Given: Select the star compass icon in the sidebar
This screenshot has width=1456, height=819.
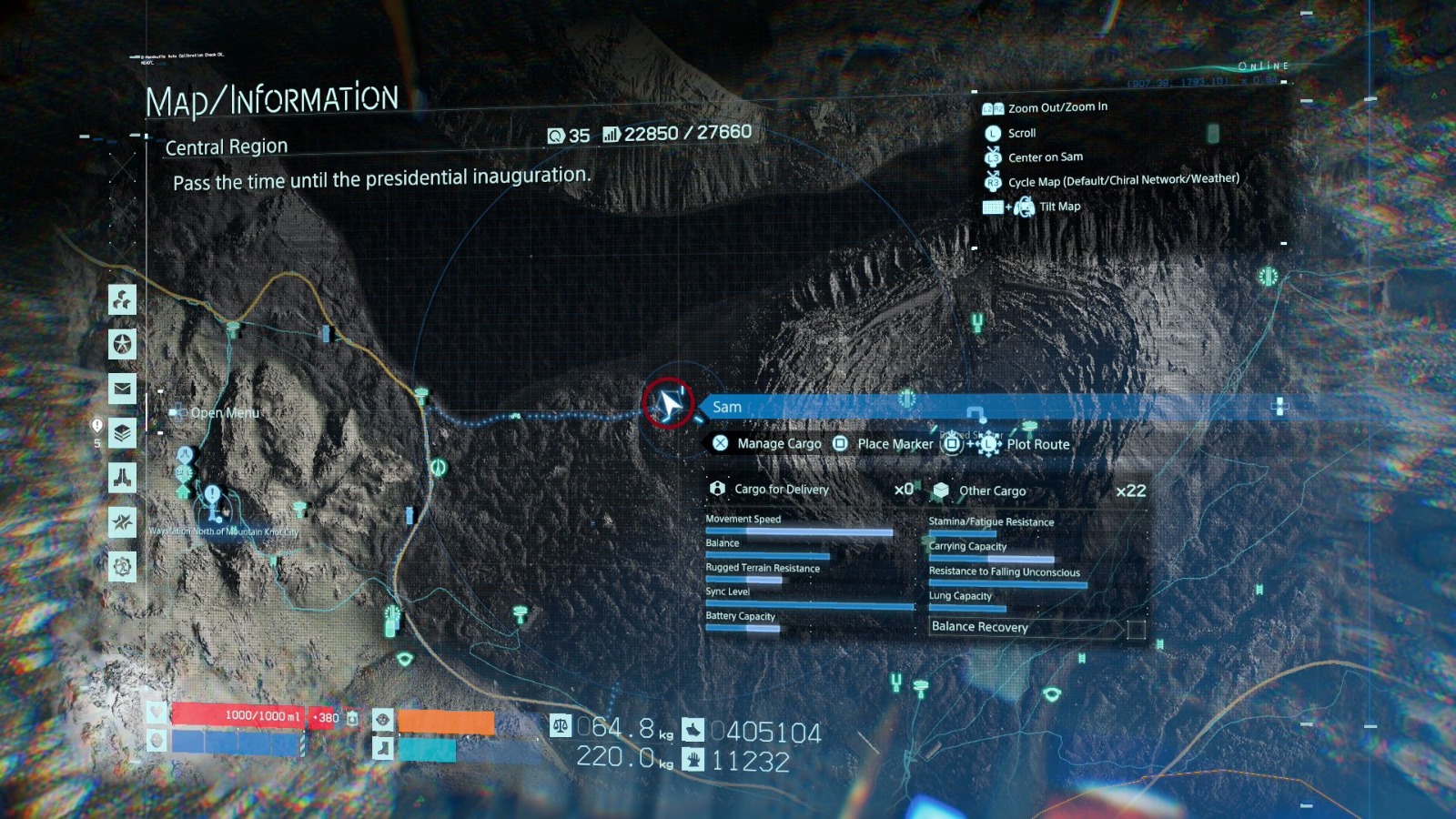Looking at the screenshot, I should (x=121, y=521).
